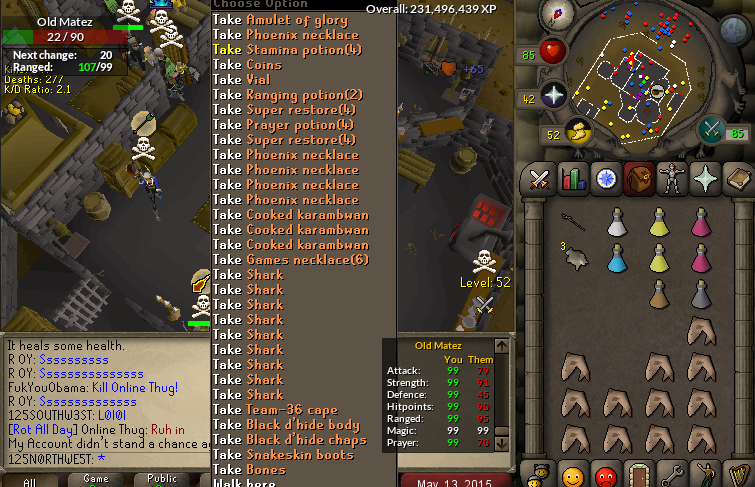Screen dimensions: 755x487
Task: Switch chat filter to Public
Action: [x=162, y=480]
